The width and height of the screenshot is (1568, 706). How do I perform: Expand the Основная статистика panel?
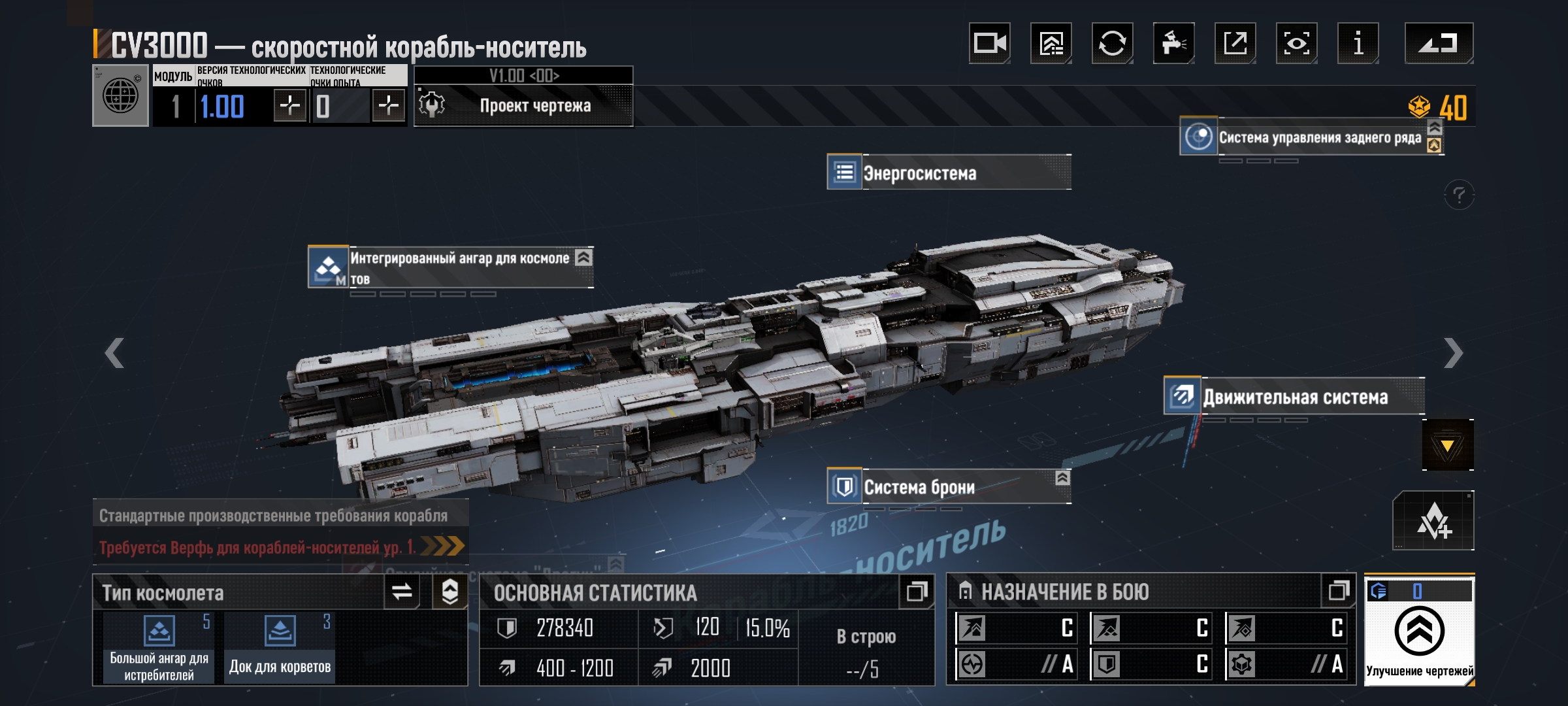click(916, 592)
